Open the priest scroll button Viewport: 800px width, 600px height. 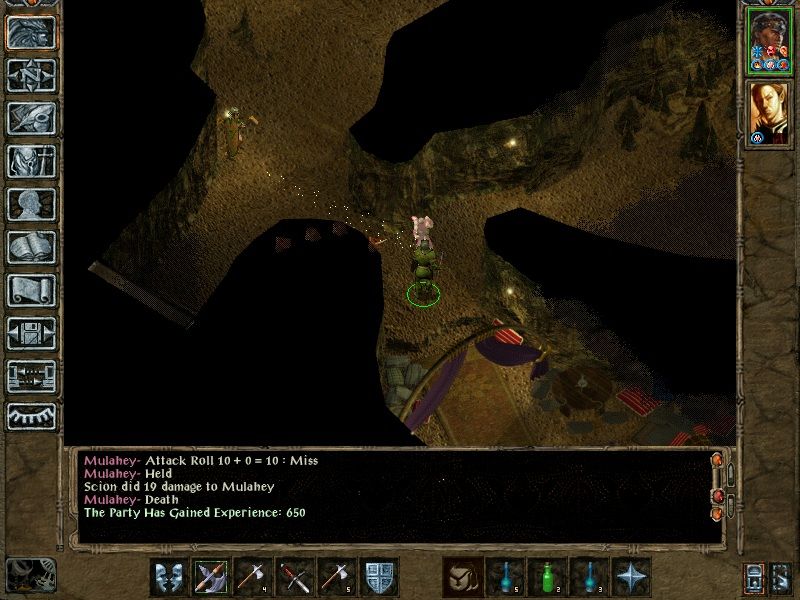point(30,289)
